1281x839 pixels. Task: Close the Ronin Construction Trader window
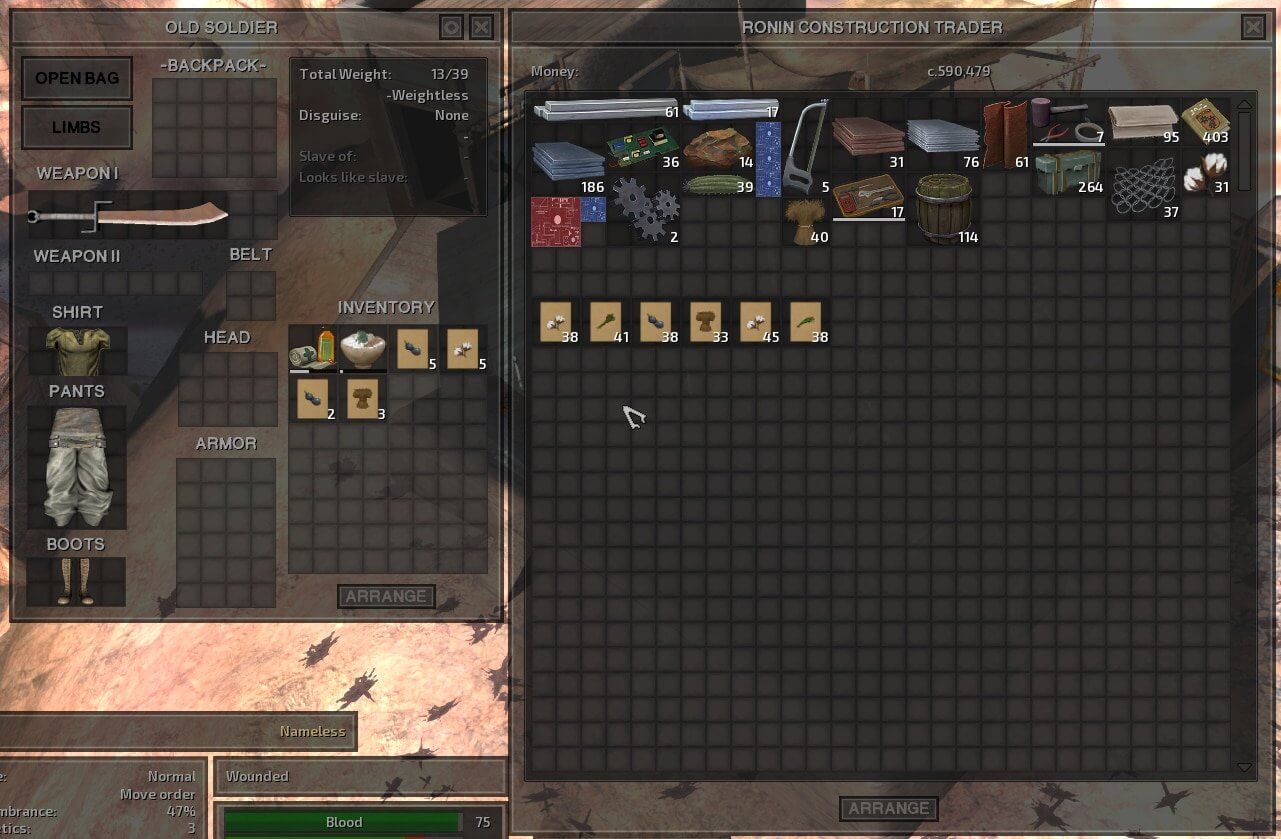pos(1252,27)
